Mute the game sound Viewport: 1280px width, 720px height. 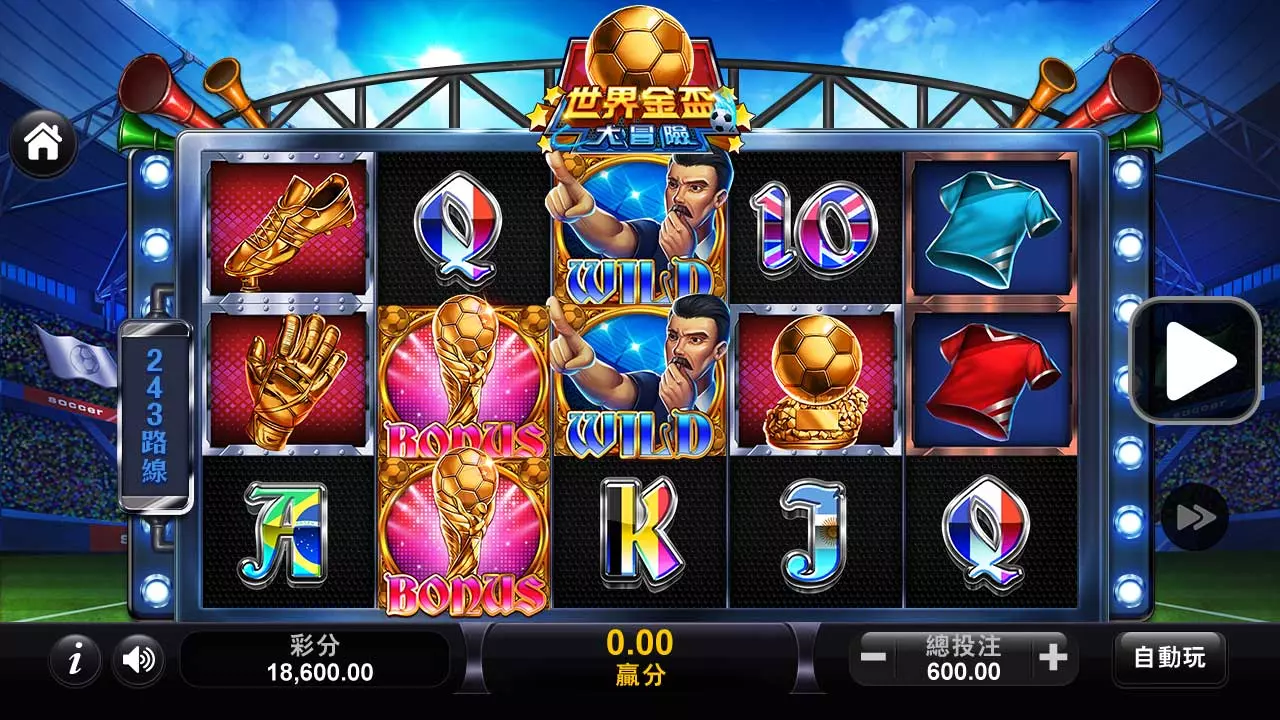[x=138, y=660]
